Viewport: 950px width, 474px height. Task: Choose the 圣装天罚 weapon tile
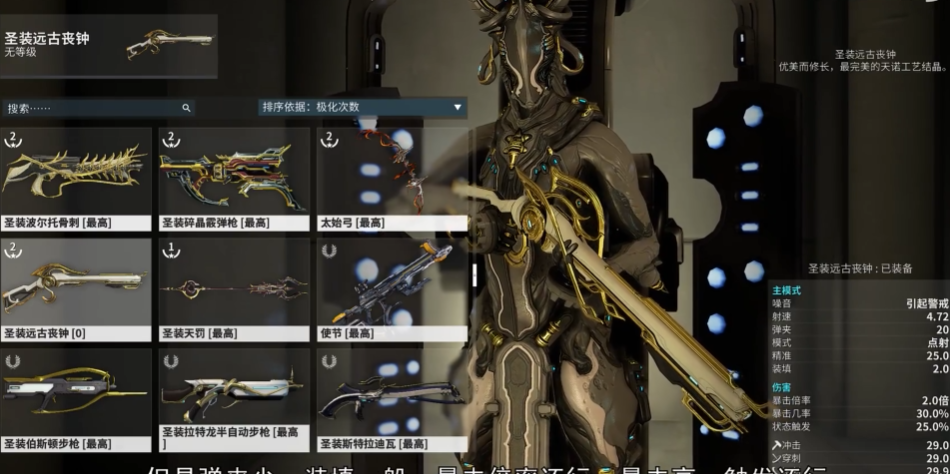coord(234,290)
